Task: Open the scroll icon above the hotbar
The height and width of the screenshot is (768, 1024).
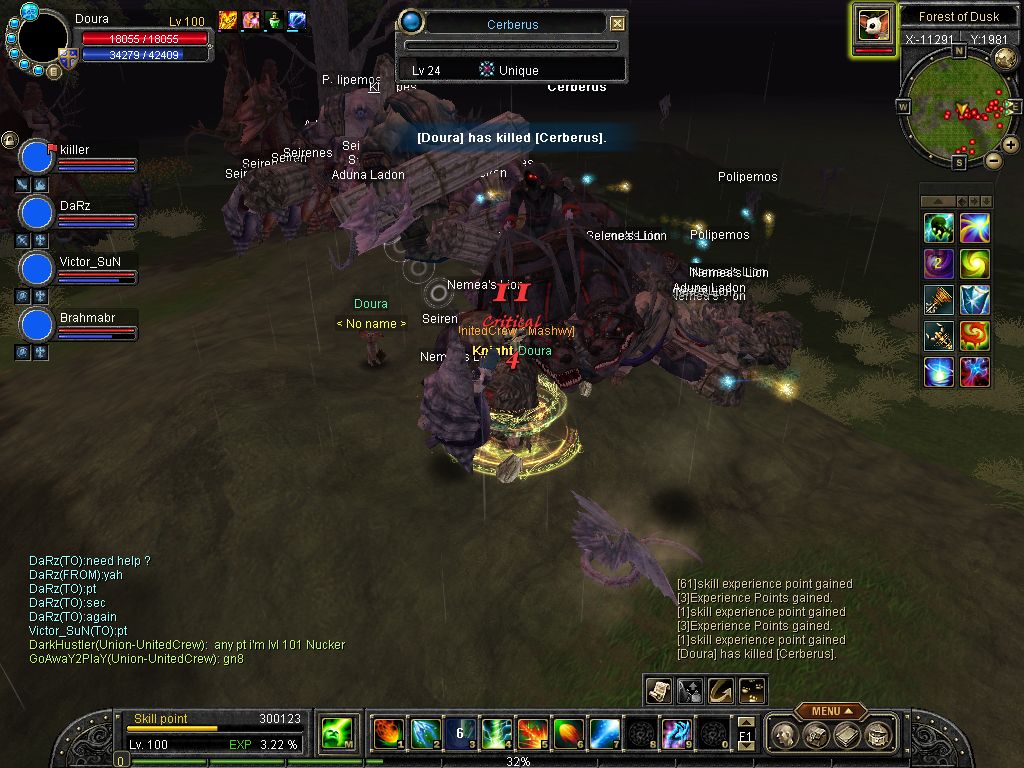Action: pos(658,690)
